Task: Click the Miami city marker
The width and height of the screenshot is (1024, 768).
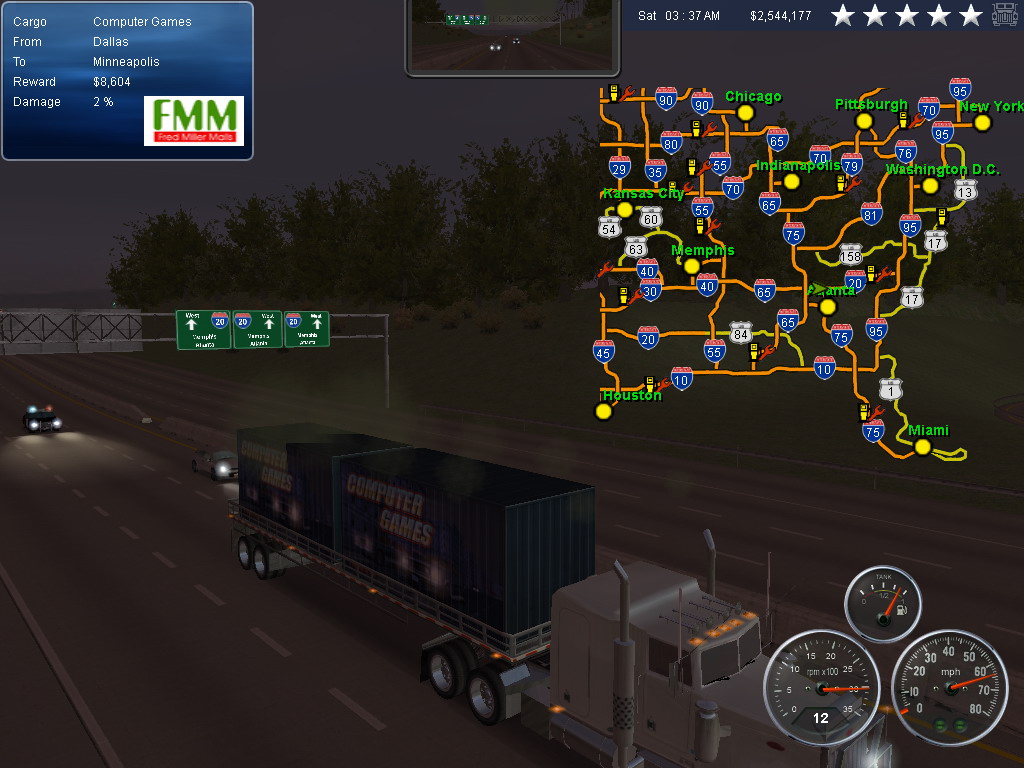Action: pos(923,447)
